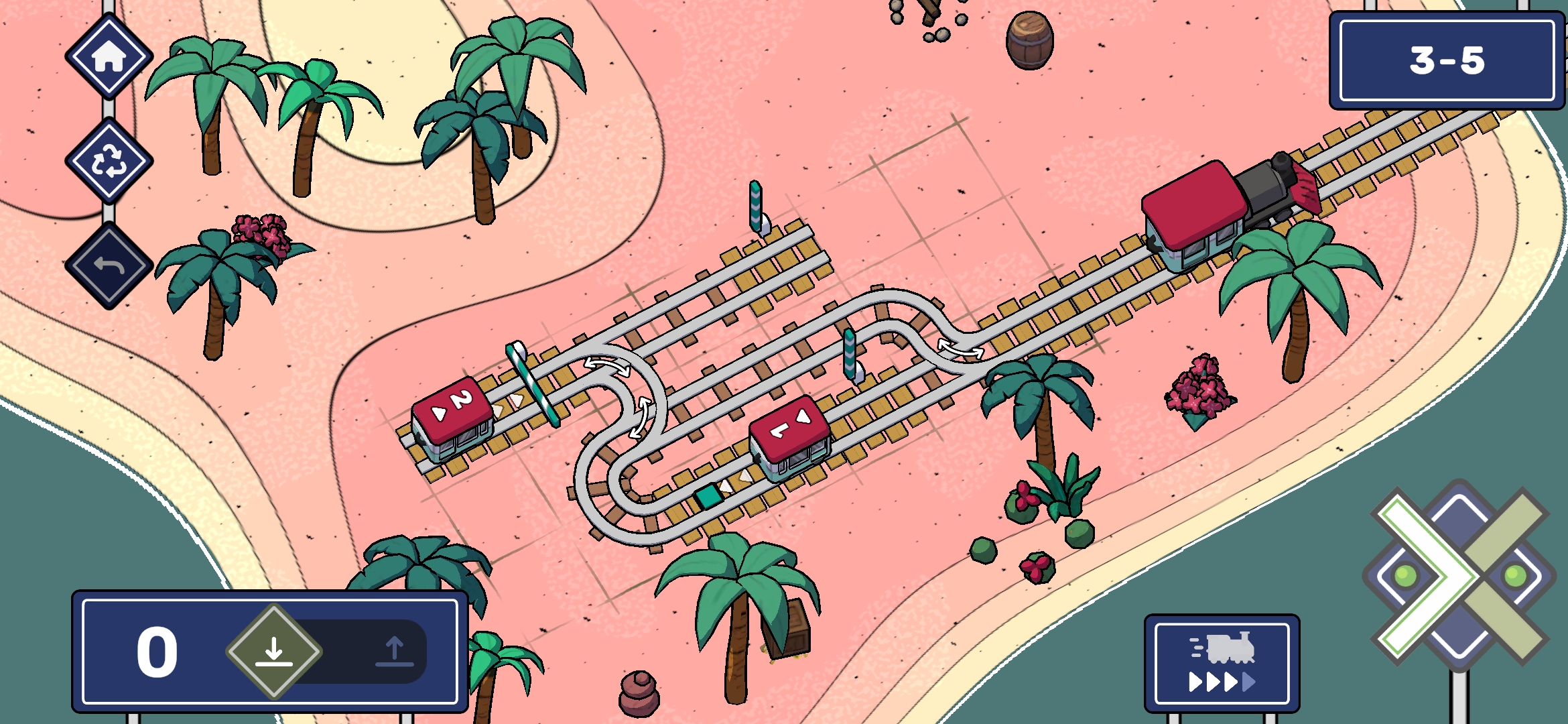Restart the level with the circular arrows button
Image resolution: width=1568 pixels, height=724 pixels.
[x=109, y=161]
